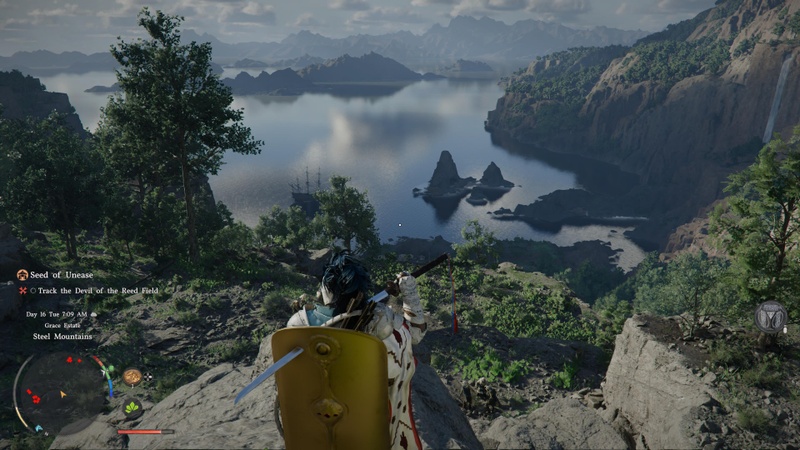
Task: Click the Seed of Unease quest icon
Action: pos(22,275)
